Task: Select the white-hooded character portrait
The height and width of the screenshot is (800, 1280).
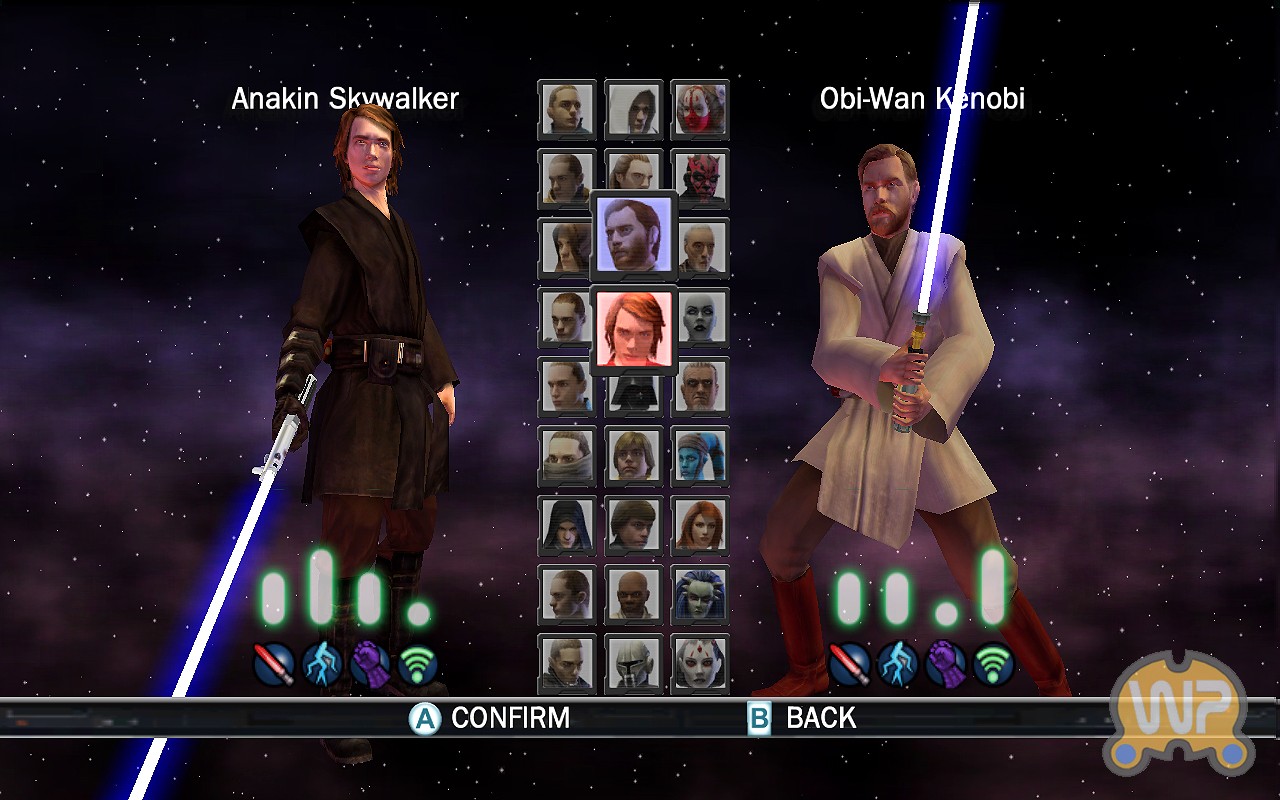Action: point(634,109)
